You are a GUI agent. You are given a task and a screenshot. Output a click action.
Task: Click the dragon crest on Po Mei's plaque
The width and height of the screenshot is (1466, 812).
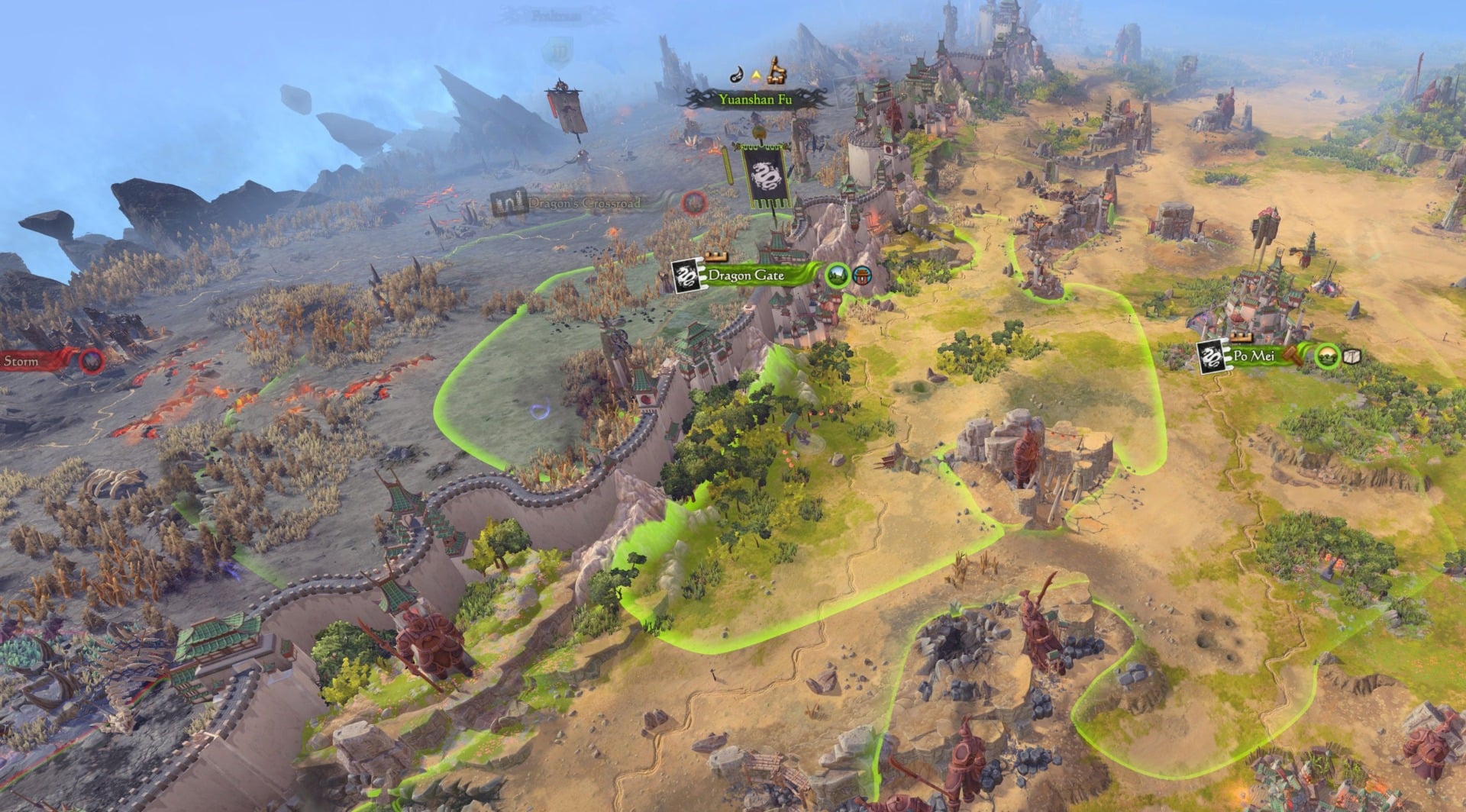click(1211, 358)
